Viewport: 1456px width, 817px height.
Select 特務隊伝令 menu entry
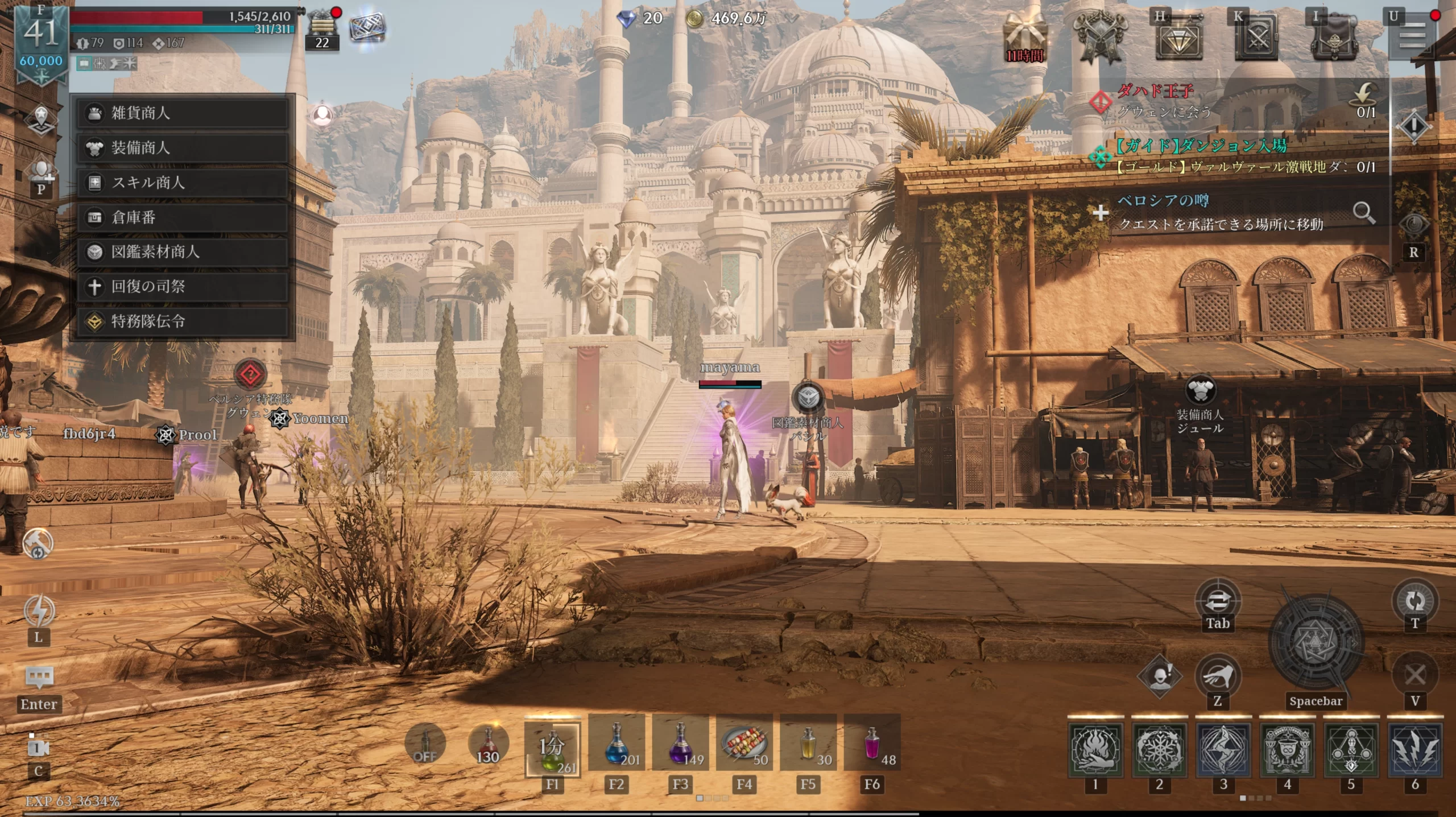point(182,321)
